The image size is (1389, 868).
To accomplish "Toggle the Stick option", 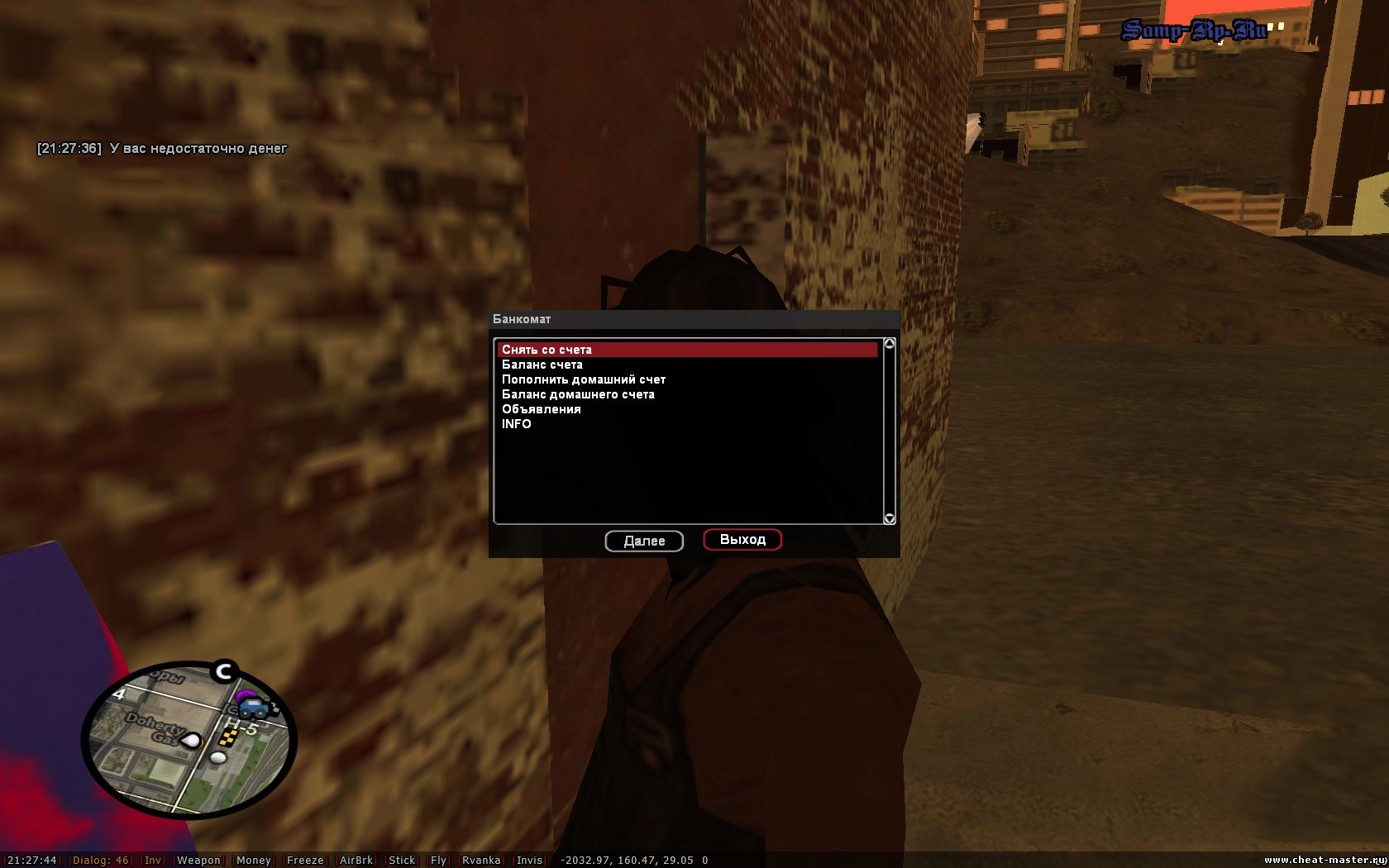I will [x=402, y=861].
